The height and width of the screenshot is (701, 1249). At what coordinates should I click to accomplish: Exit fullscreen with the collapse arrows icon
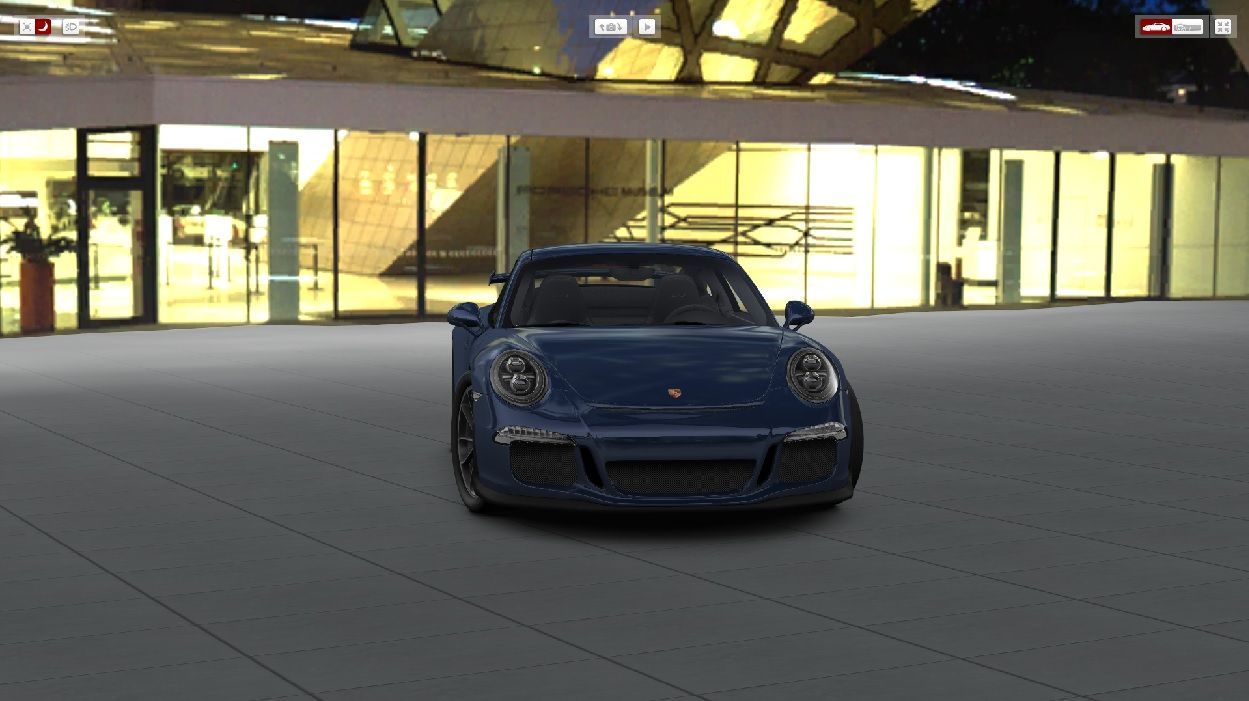[x=1224, y=27]
